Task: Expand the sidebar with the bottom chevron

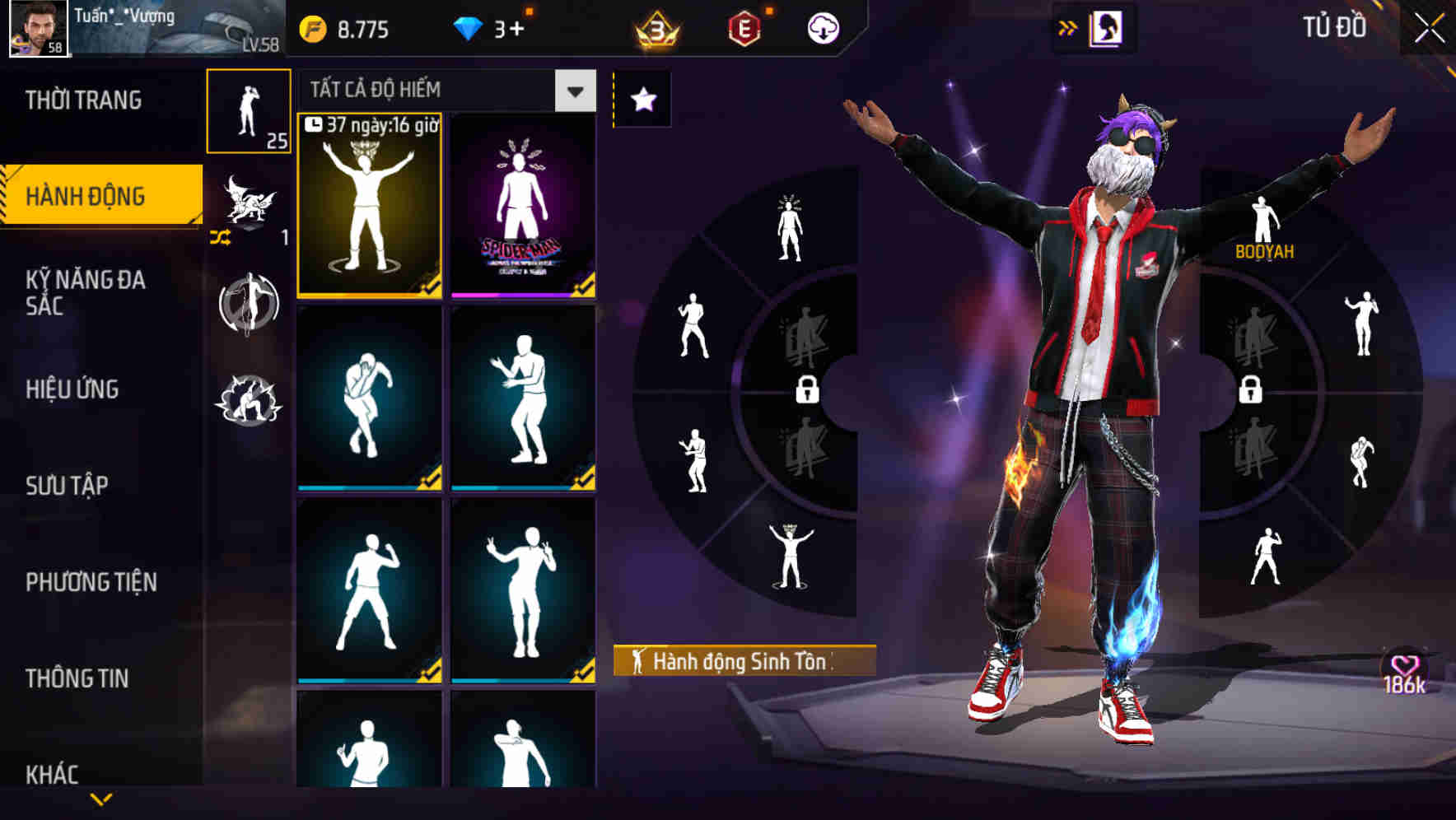Action: 101,798
